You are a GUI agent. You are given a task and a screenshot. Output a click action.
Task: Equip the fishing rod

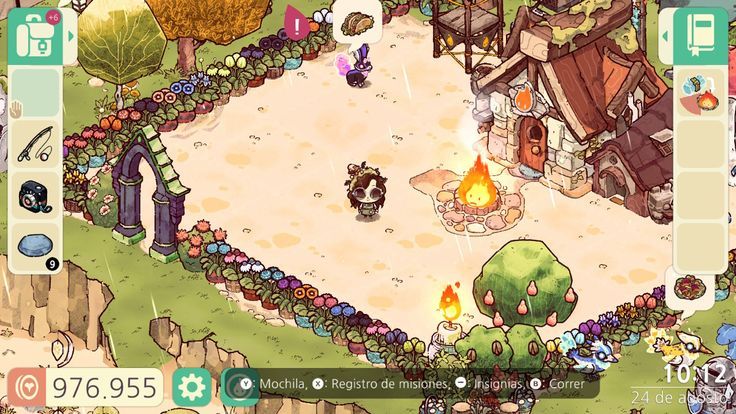click(x=35, y=145)
